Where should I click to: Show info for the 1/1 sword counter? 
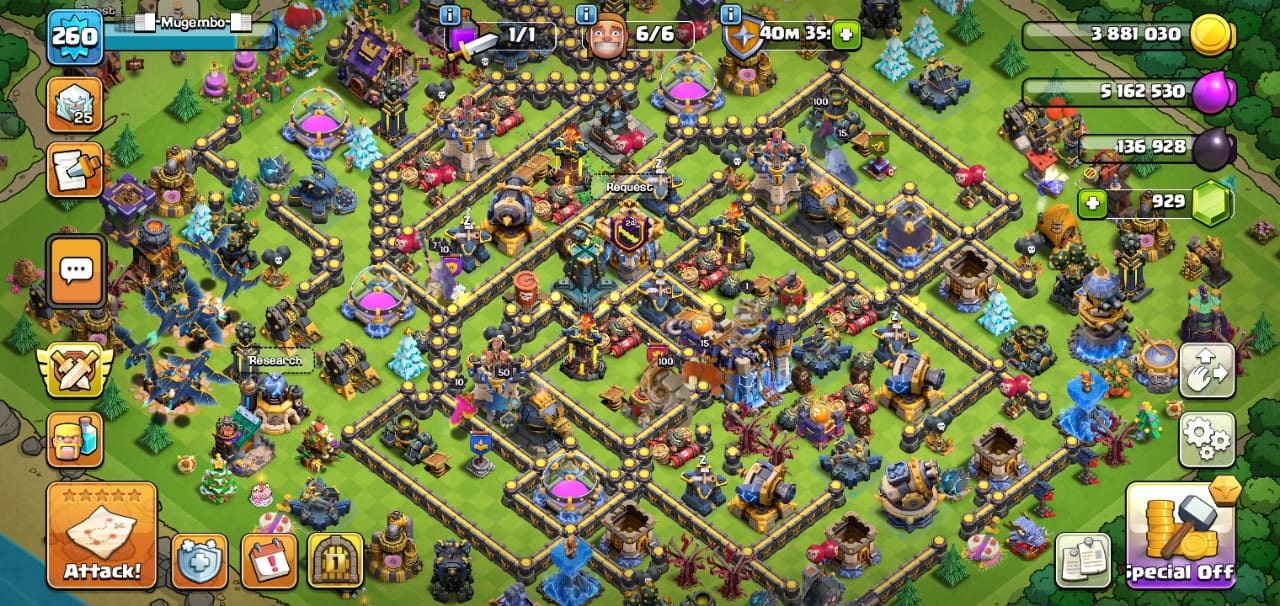click(450, 14)
